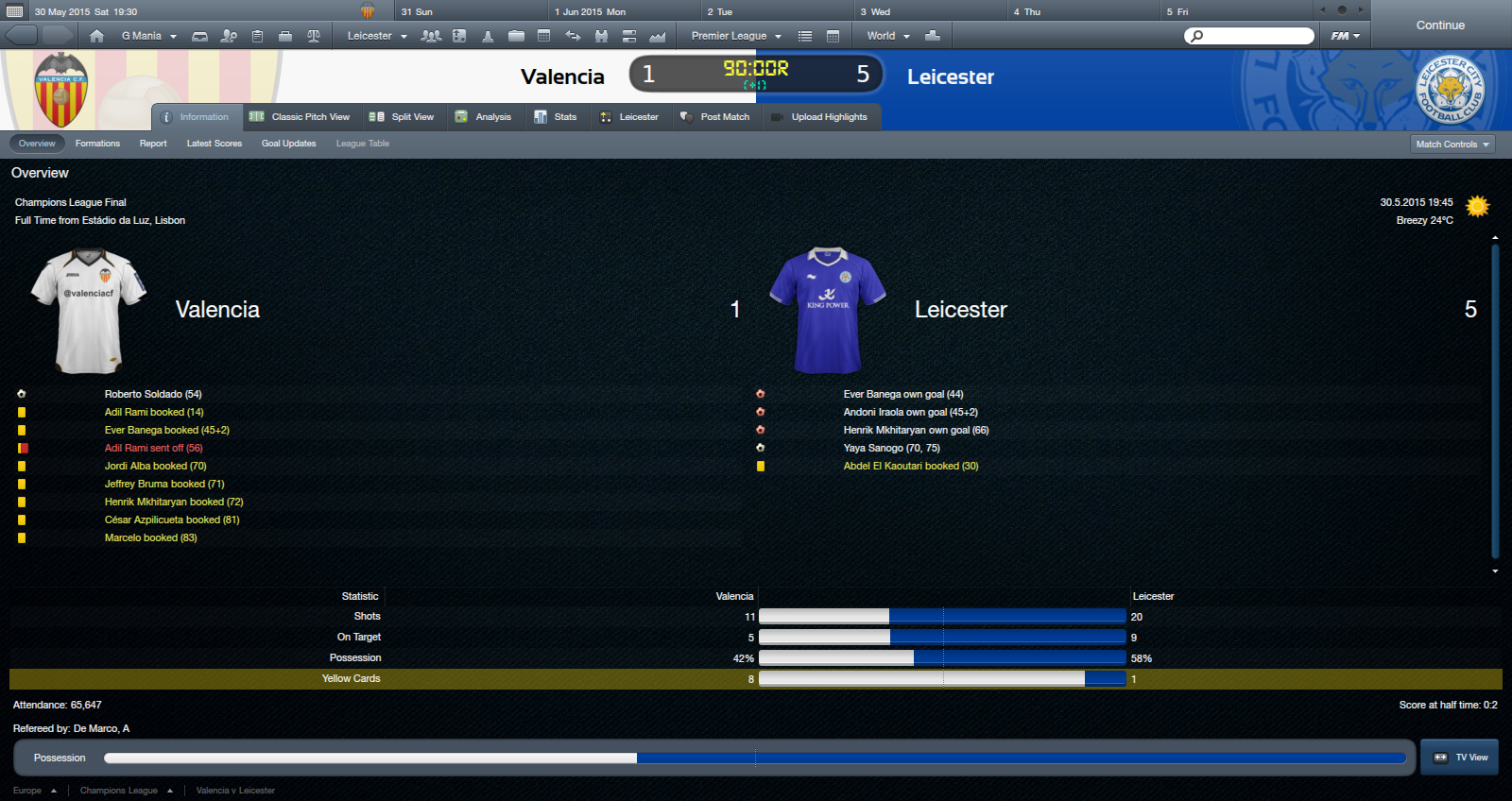Image resolution: width=1512 pixels, height=801 pixels.
Task: Open the Classic Pitch View tab
Action: coord(300,117)
